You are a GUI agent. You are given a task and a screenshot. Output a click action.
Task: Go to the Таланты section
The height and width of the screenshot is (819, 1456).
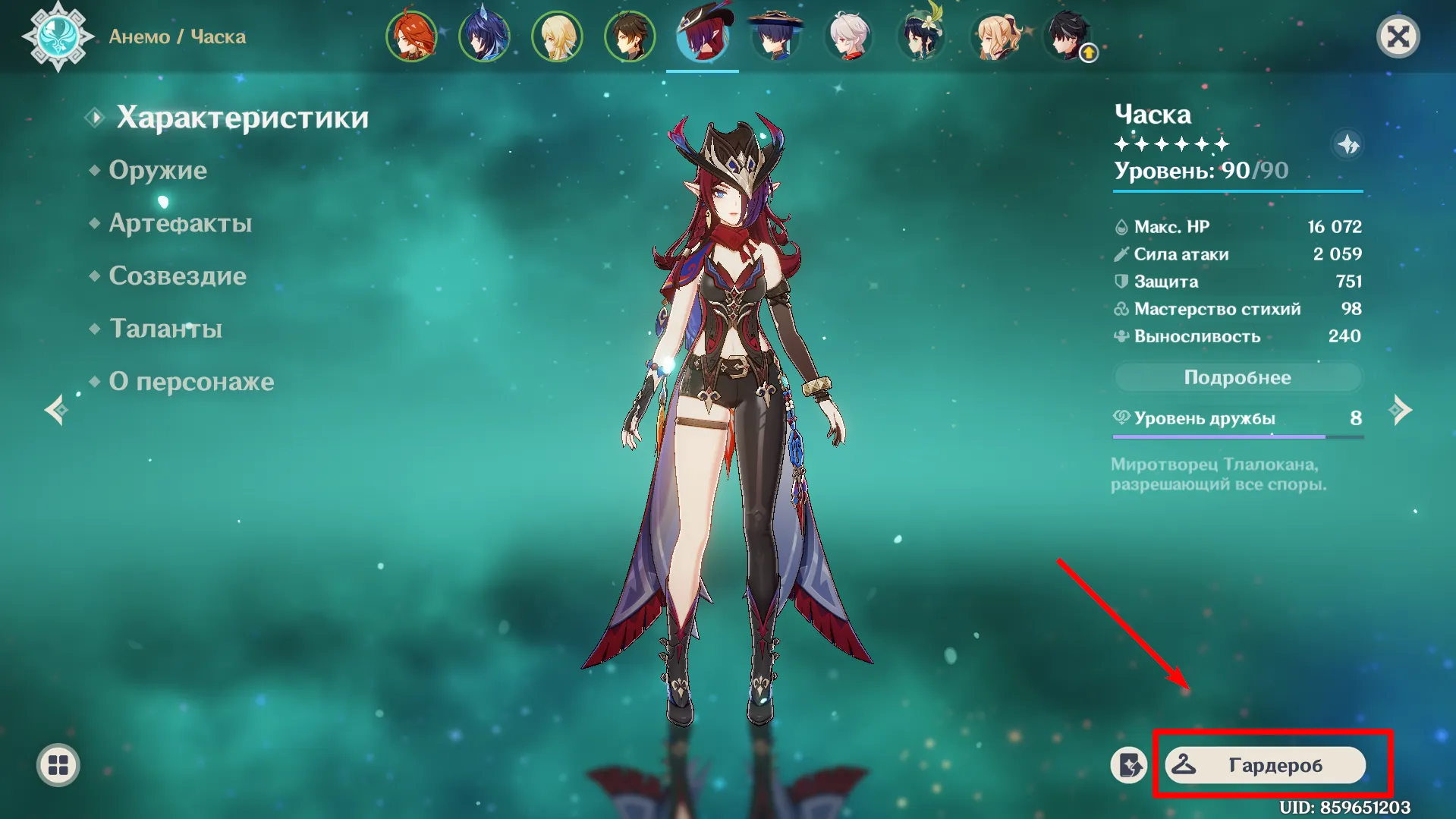click(x=165, y=329)
